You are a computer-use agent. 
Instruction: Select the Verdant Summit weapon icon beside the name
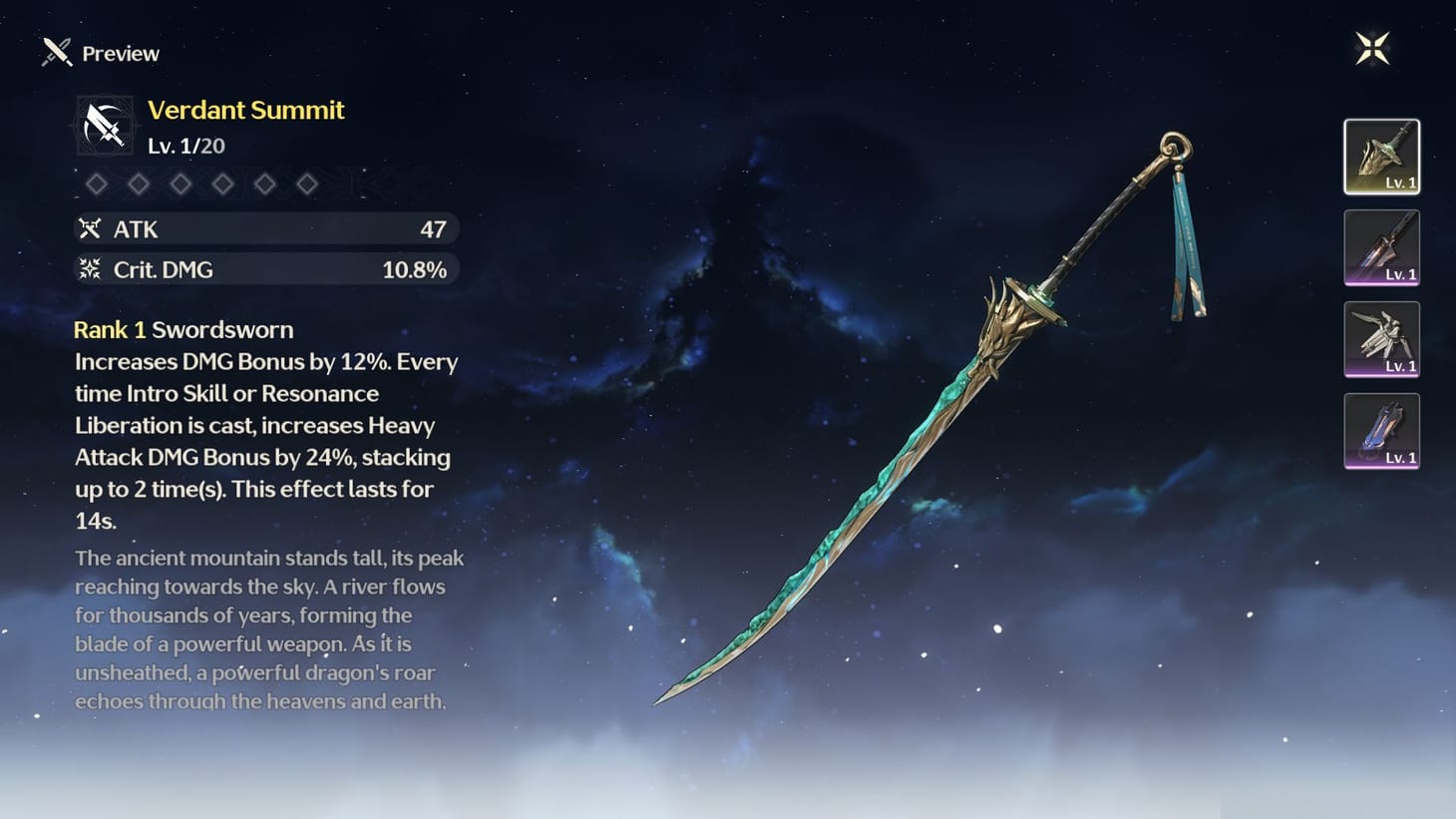point(104,125)
